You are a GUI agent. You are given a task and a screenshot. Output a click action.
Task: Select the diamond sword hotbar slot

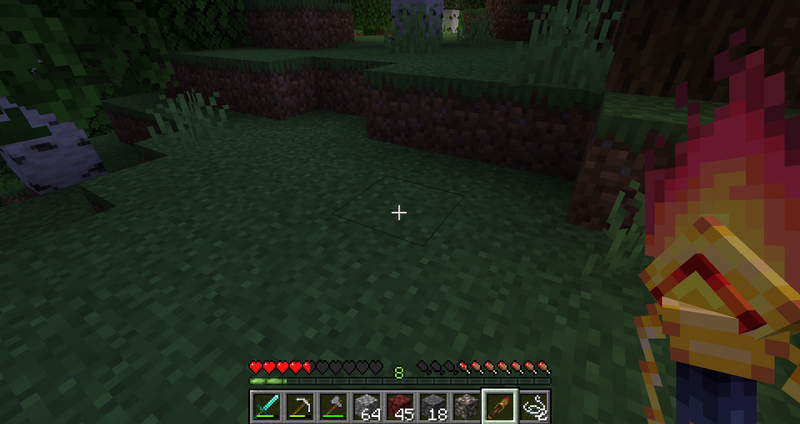click(266, 406)
